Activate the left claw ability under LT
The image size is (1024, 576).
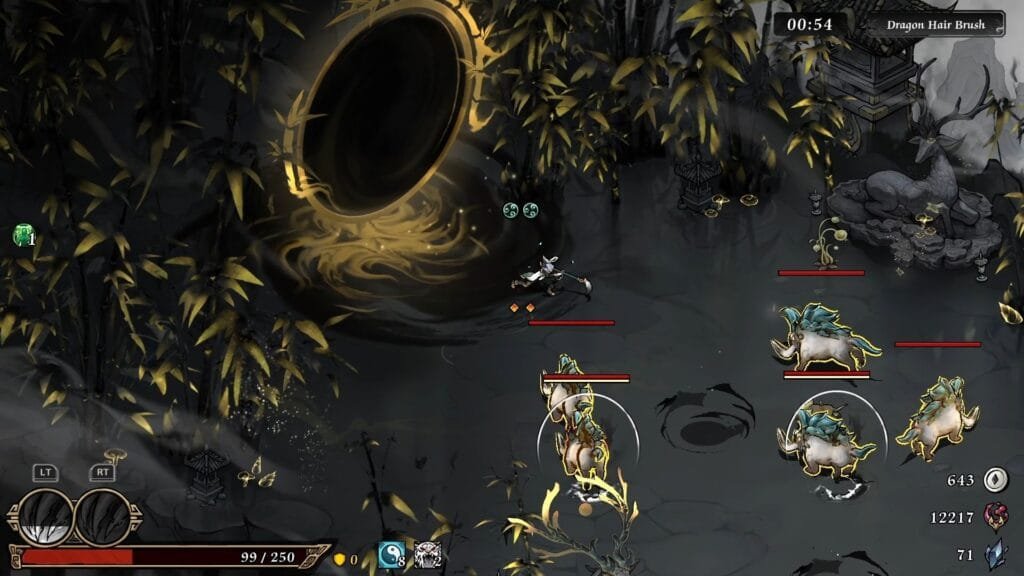[46, 516]
